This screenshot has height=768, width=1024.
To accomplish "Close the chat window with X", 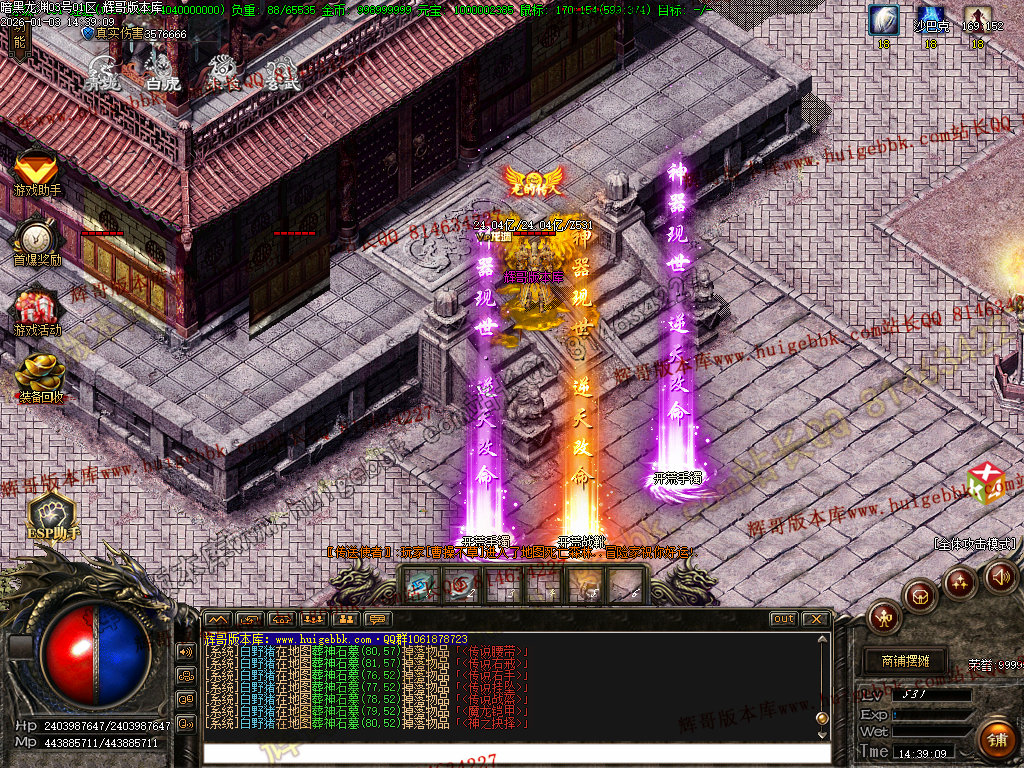I will 815,619.
